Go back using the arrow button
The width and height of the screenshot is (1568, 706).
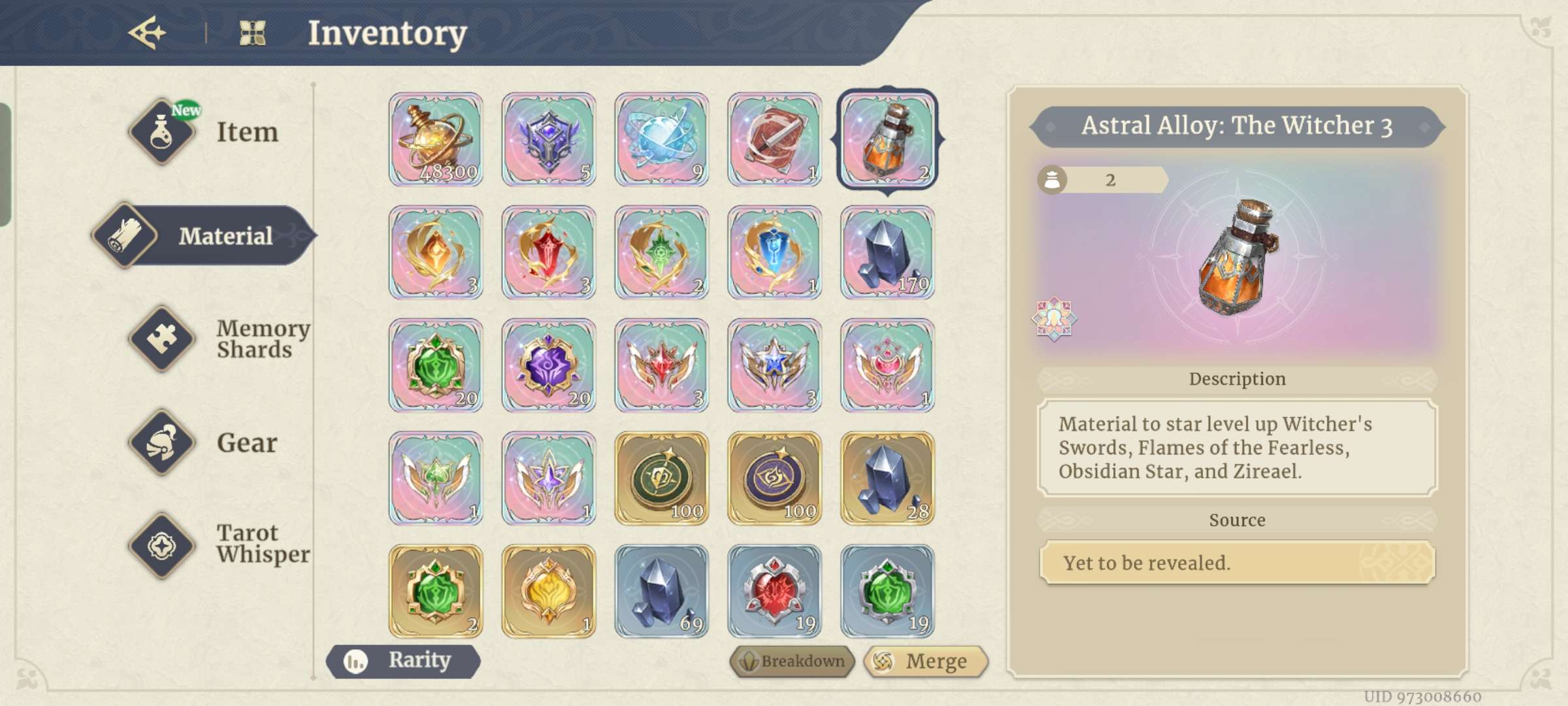[x=147, y=33]
